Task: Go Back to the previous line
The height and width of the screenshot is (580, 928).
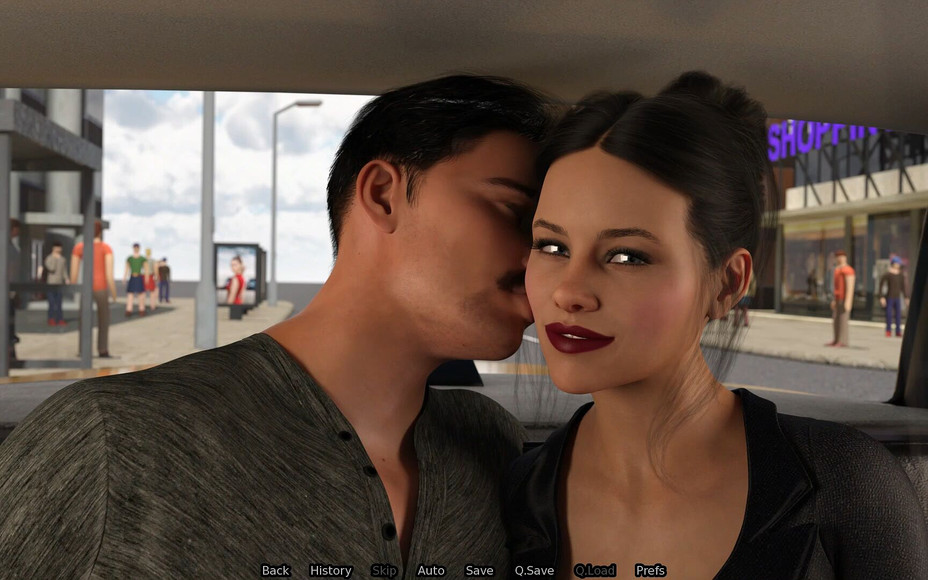Action: 275,571
